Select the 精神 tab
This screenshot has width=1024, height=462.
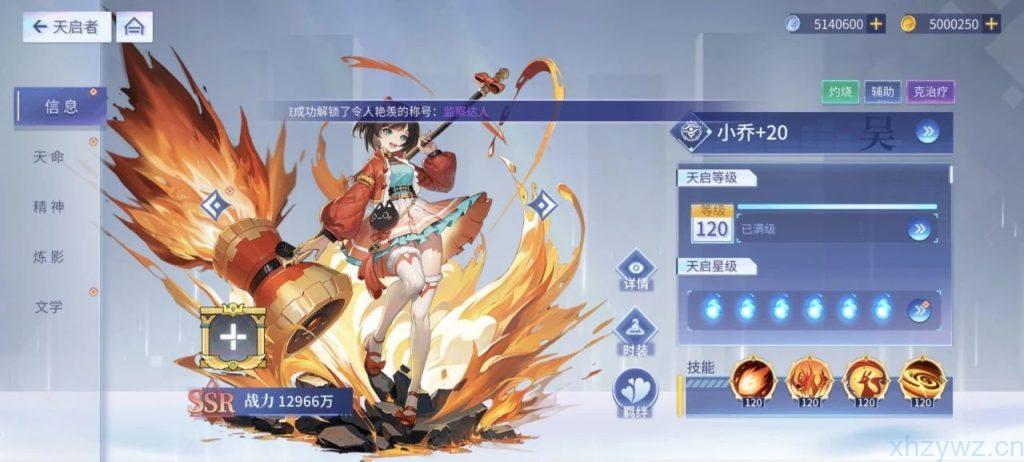pyautogui.click(x=48, y=207)
